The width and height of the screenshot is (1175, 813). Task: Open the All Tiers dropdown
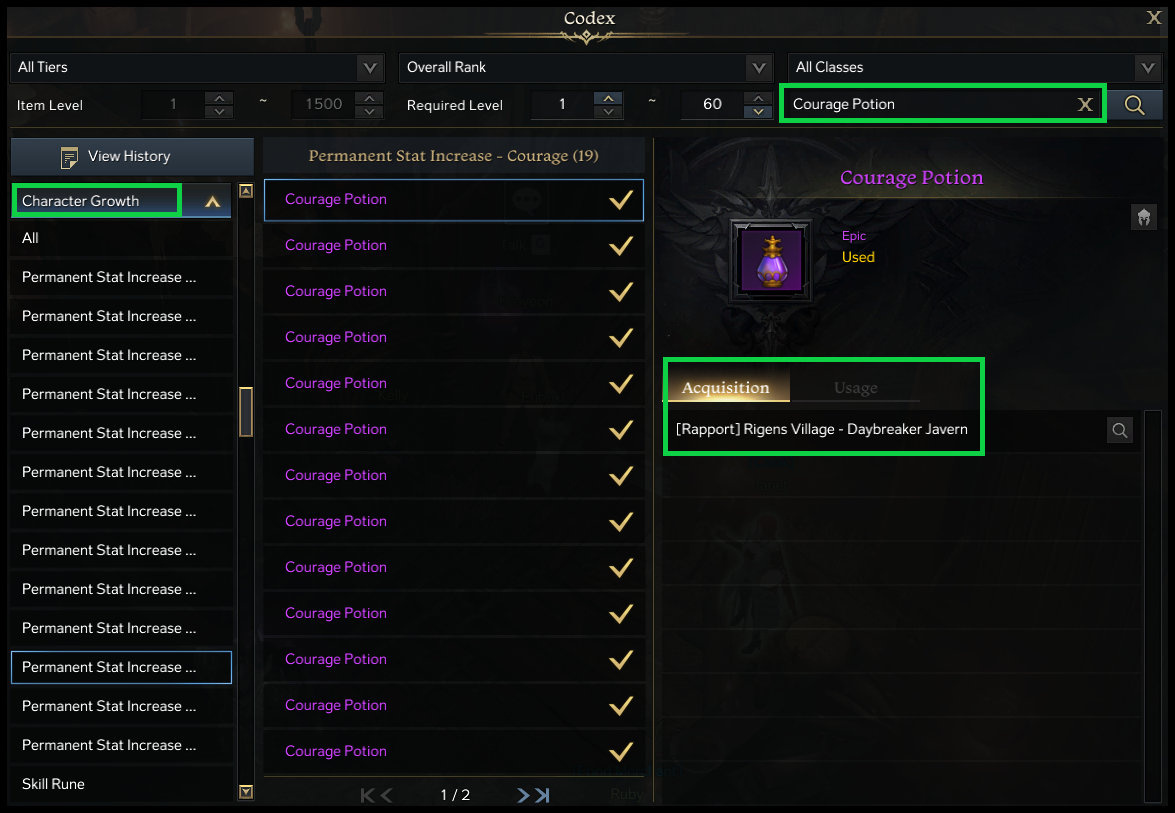pos(370,68)
